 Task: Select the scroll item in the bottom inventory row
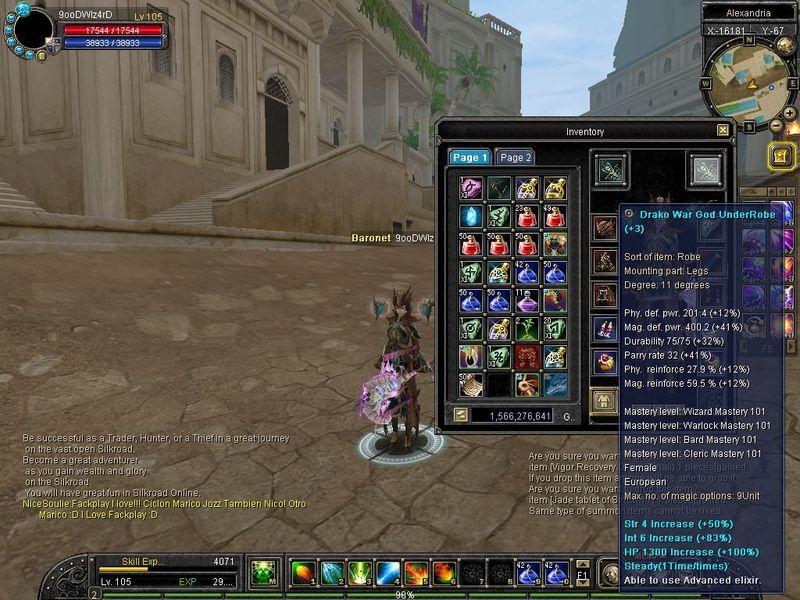pos(470,384)
